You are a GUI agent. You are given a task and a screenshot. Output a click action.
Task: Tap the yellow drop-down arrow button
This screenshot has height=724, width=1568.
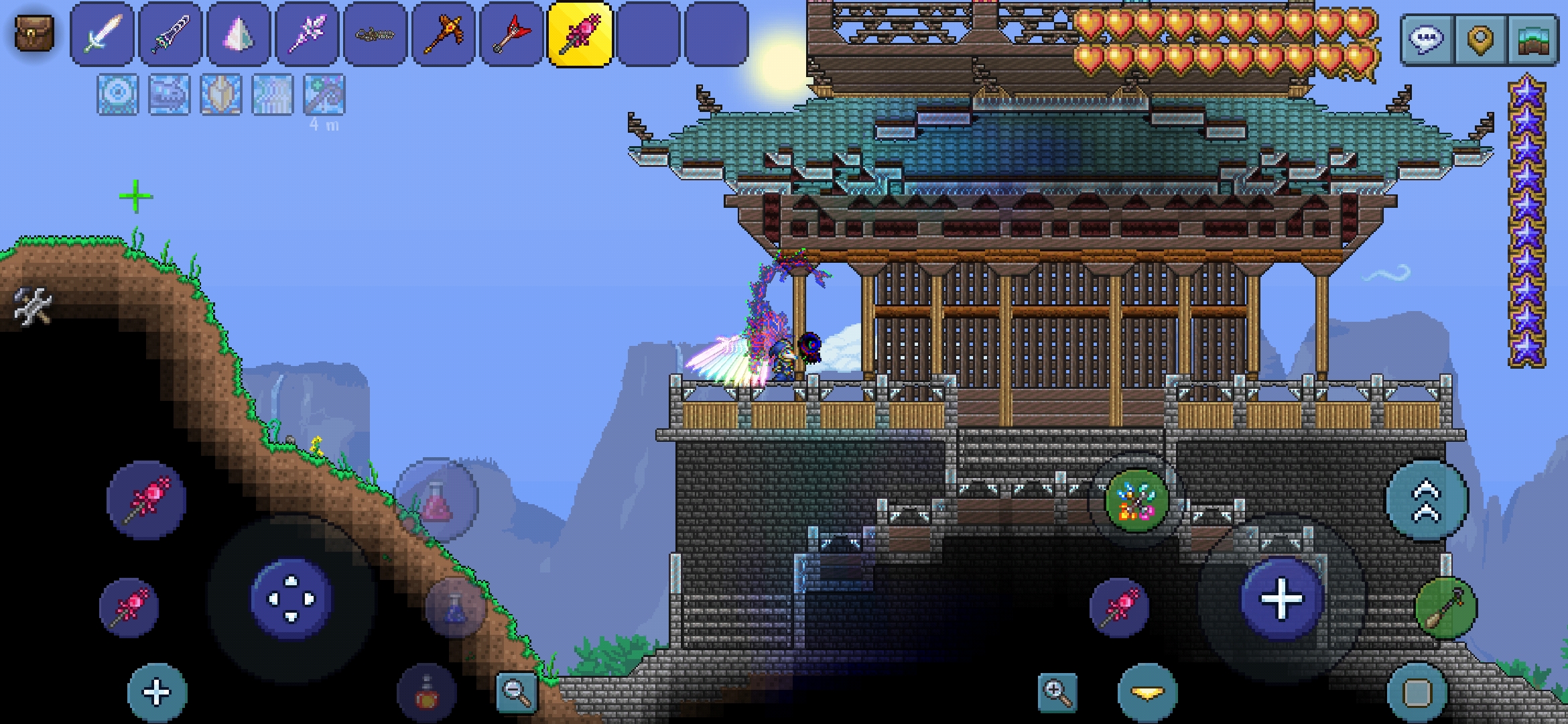click(1147, 692)
